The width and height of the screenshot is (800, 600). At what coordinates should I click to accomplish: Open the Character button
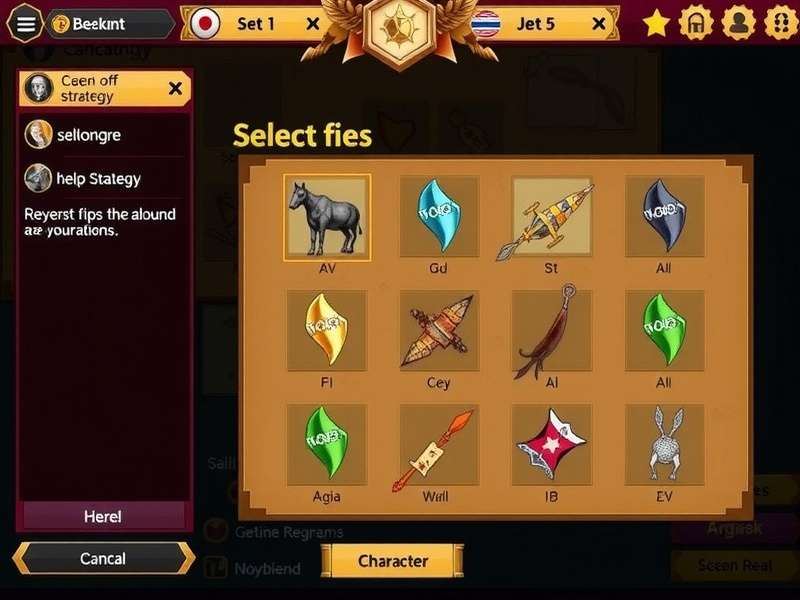(392, 561)
